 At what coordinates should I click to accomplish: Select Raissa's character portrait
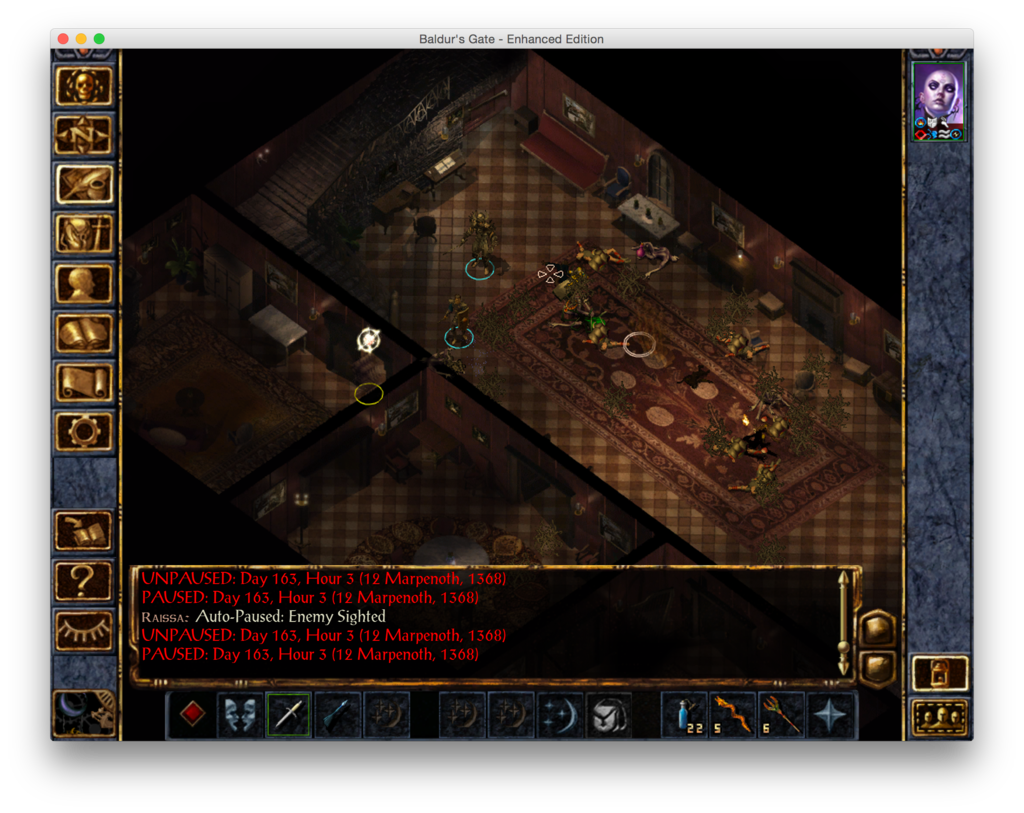[939, 98]
